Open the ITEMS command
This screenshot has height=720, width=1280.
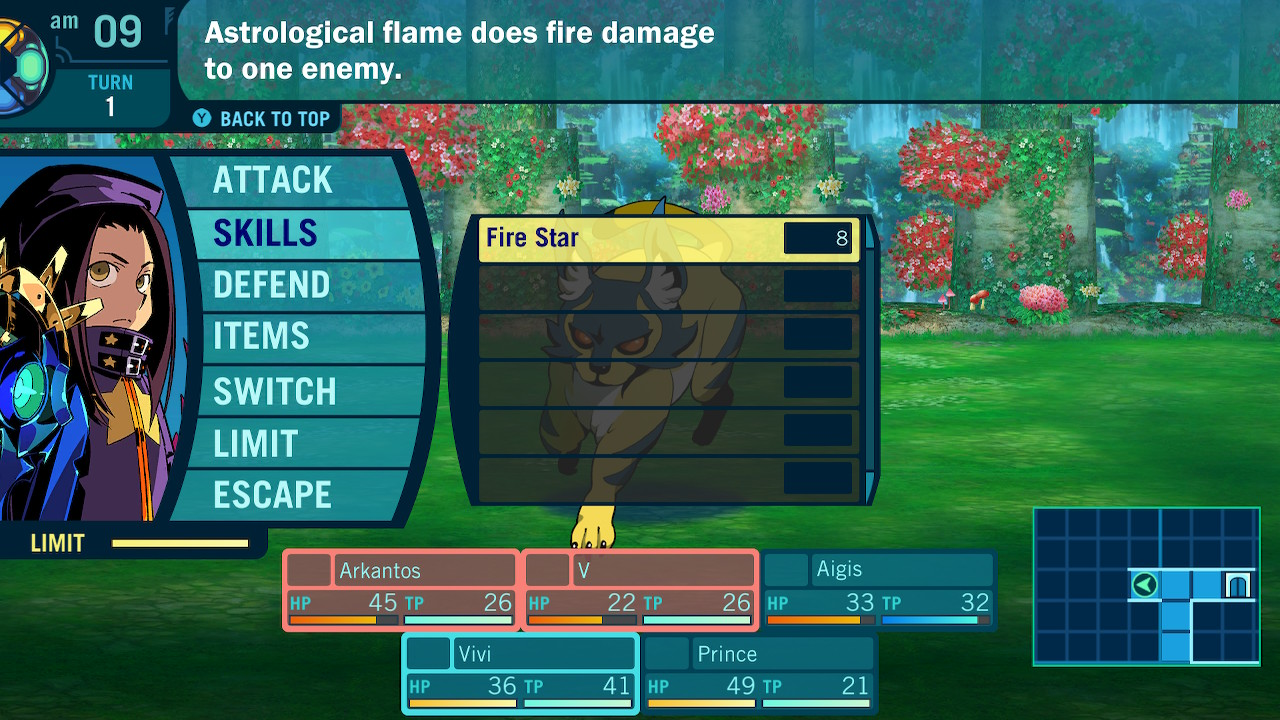[262, 337]
